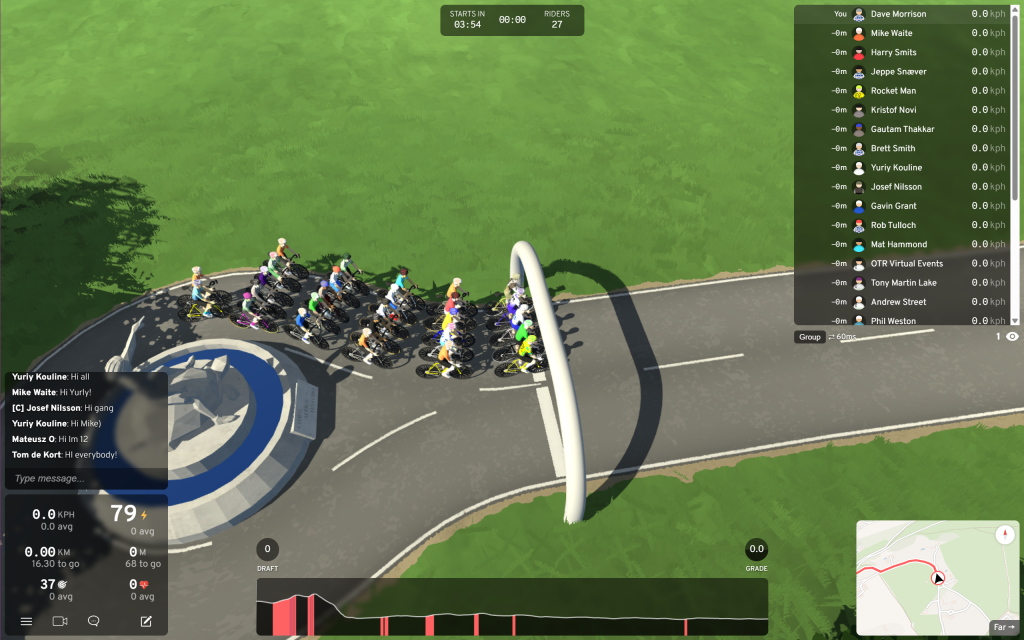The width and height of the screenshot is (1024, 640).
Task: Open the hamburger menu icon
Action: click(x=26, y=621)
